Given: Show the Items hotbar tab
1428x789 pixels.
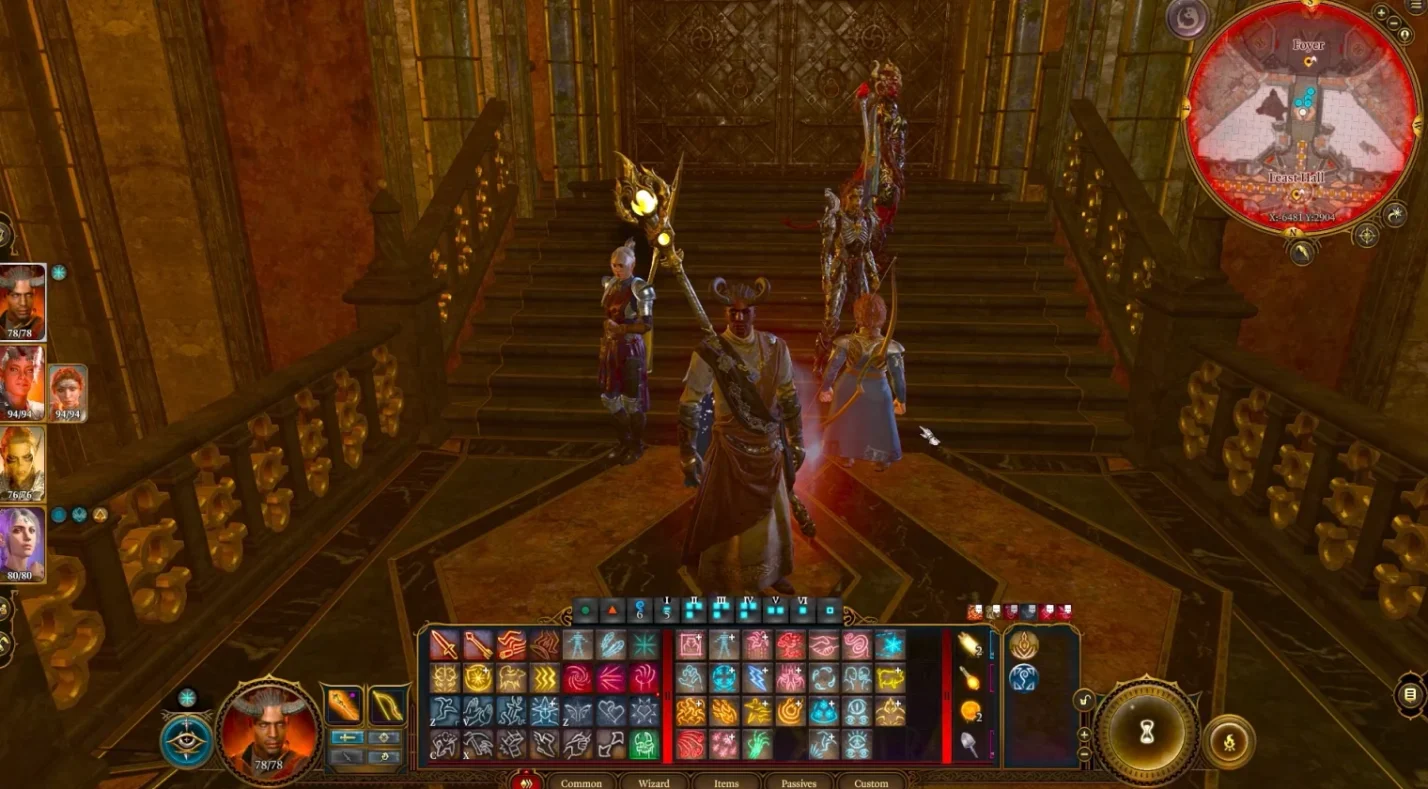Looking at the screenshot, I should click(x=726, y=782).
